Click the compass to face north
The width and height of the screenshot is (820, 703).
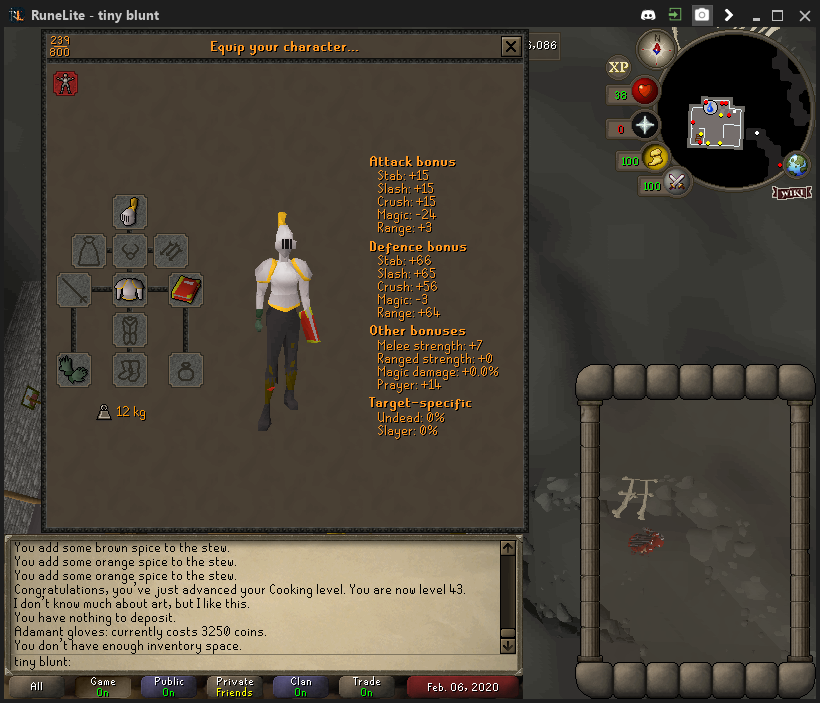click(x=658, y=47)
